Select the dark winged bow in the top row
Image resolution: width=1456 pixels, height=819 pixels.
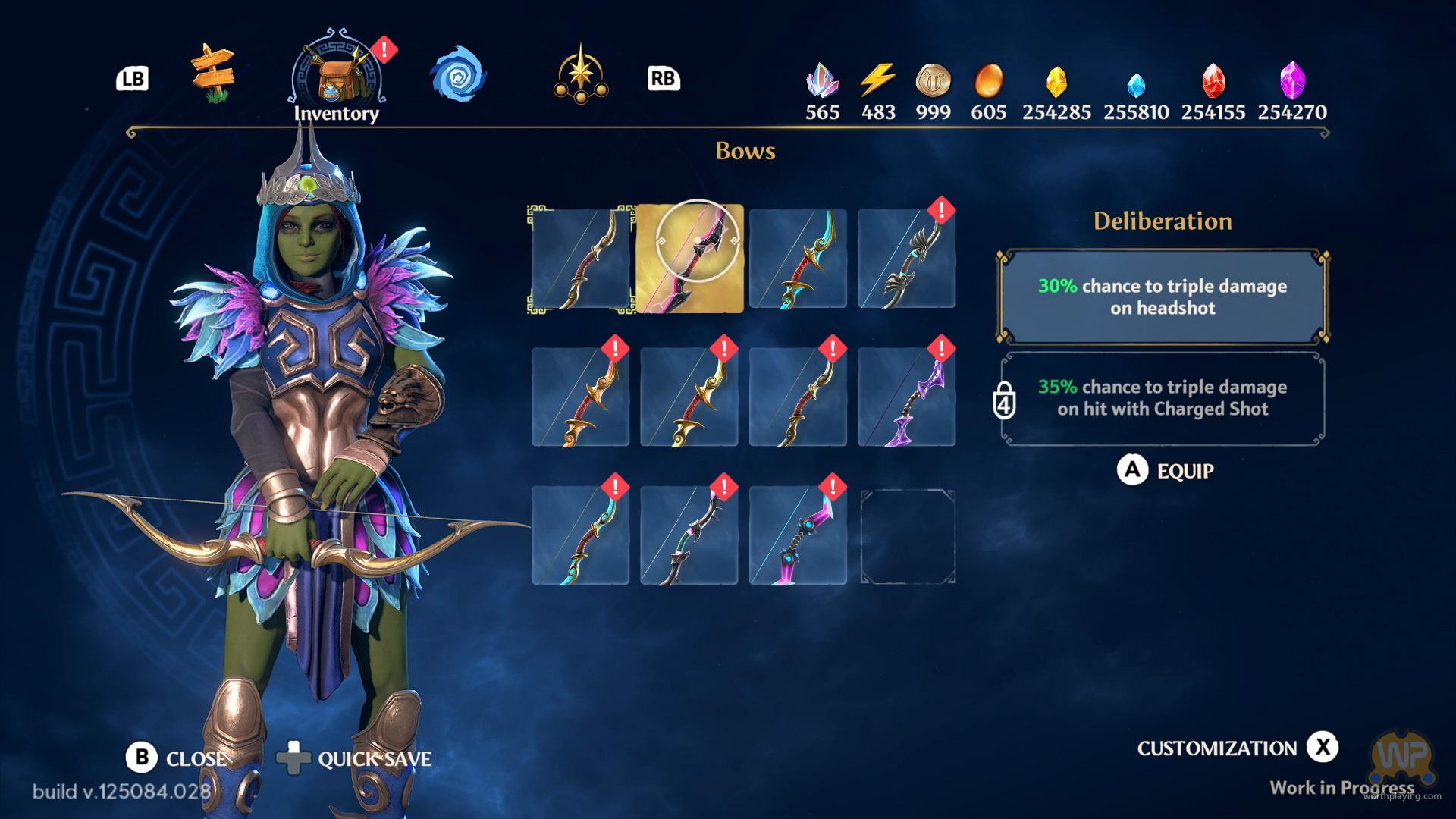pos(906,258)
